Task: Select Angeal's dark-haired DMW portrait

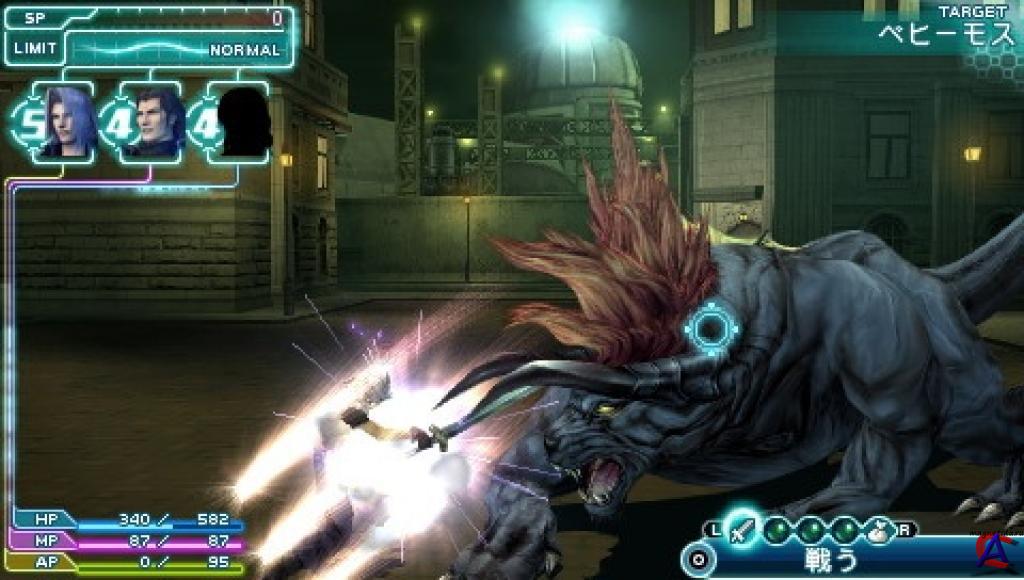Action: click(154, 121)
